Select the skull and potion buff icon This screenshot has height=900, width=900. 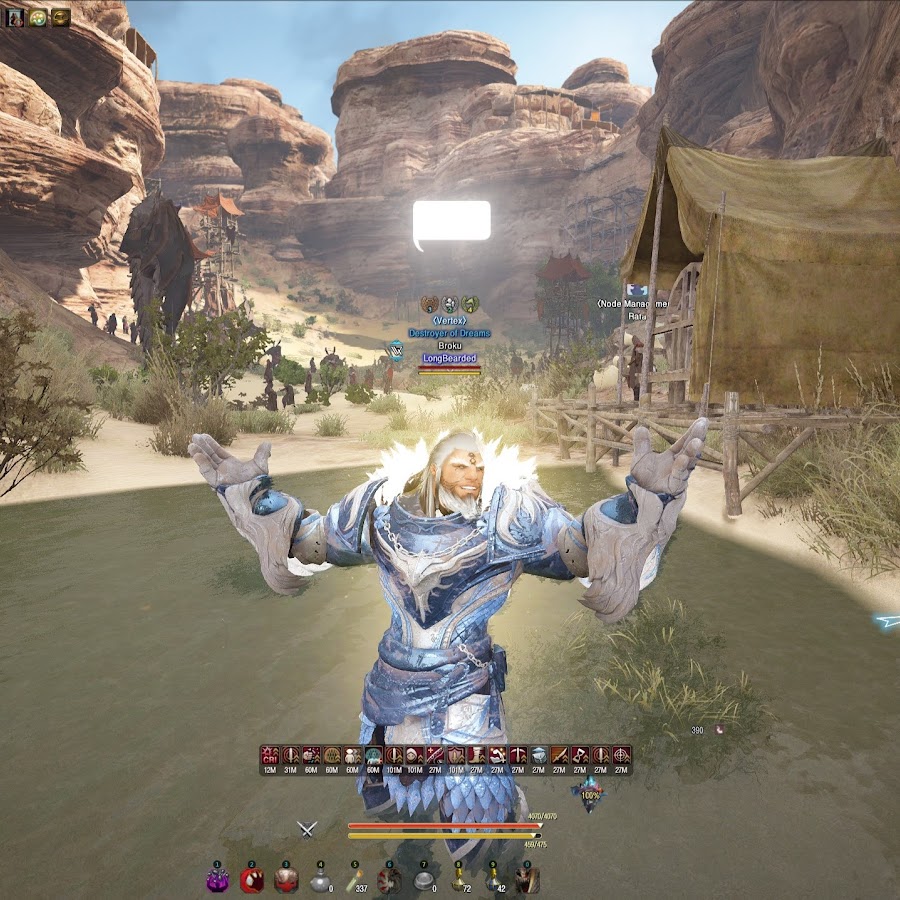pyautogui.click(x=311, y=755)
